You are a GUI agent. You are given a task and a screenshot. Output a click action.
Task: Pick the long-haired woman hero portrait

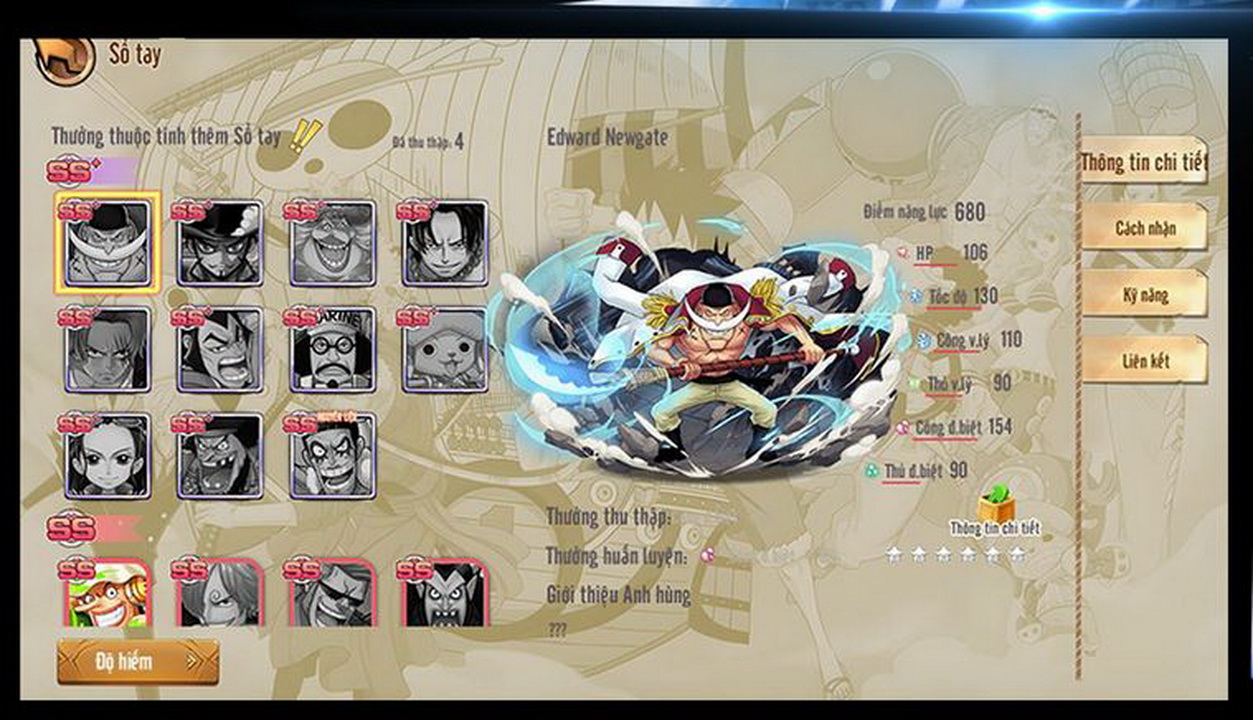pos(107,456)
